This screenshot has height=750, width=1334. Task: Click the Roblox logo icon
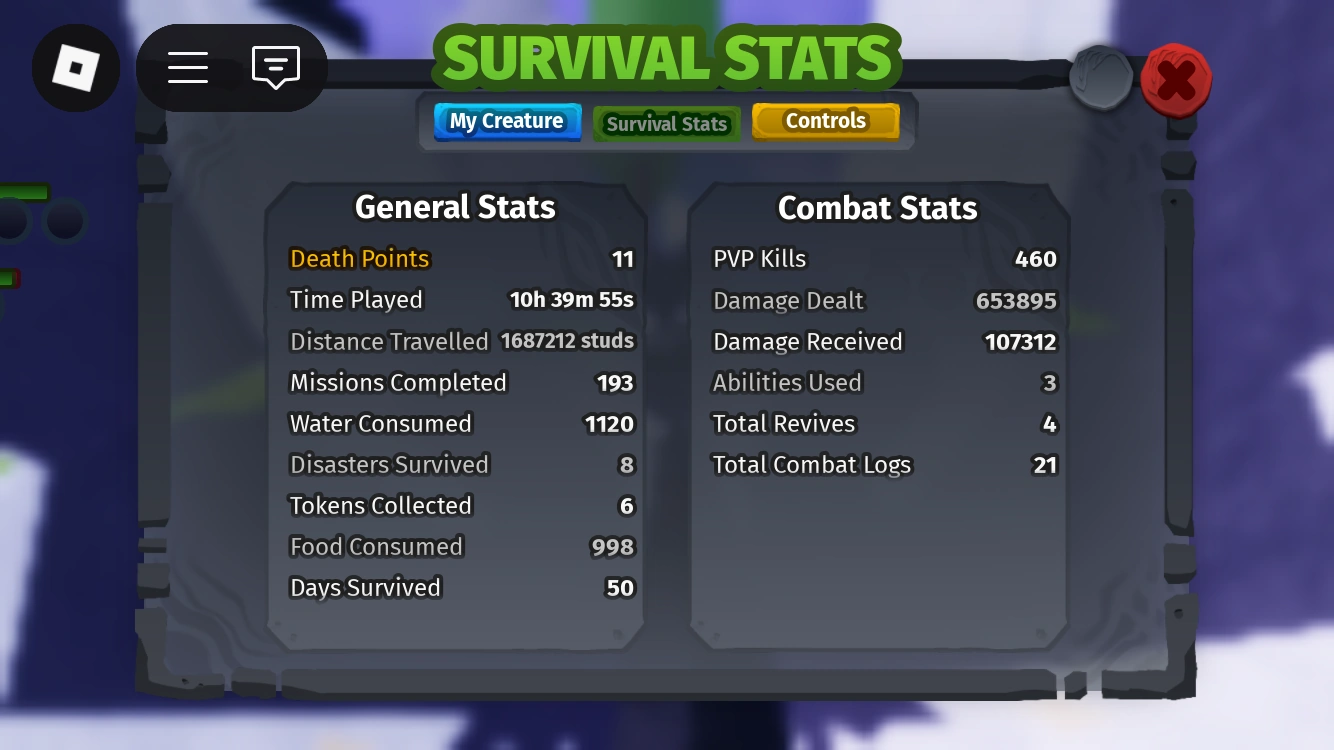point(76,67)
